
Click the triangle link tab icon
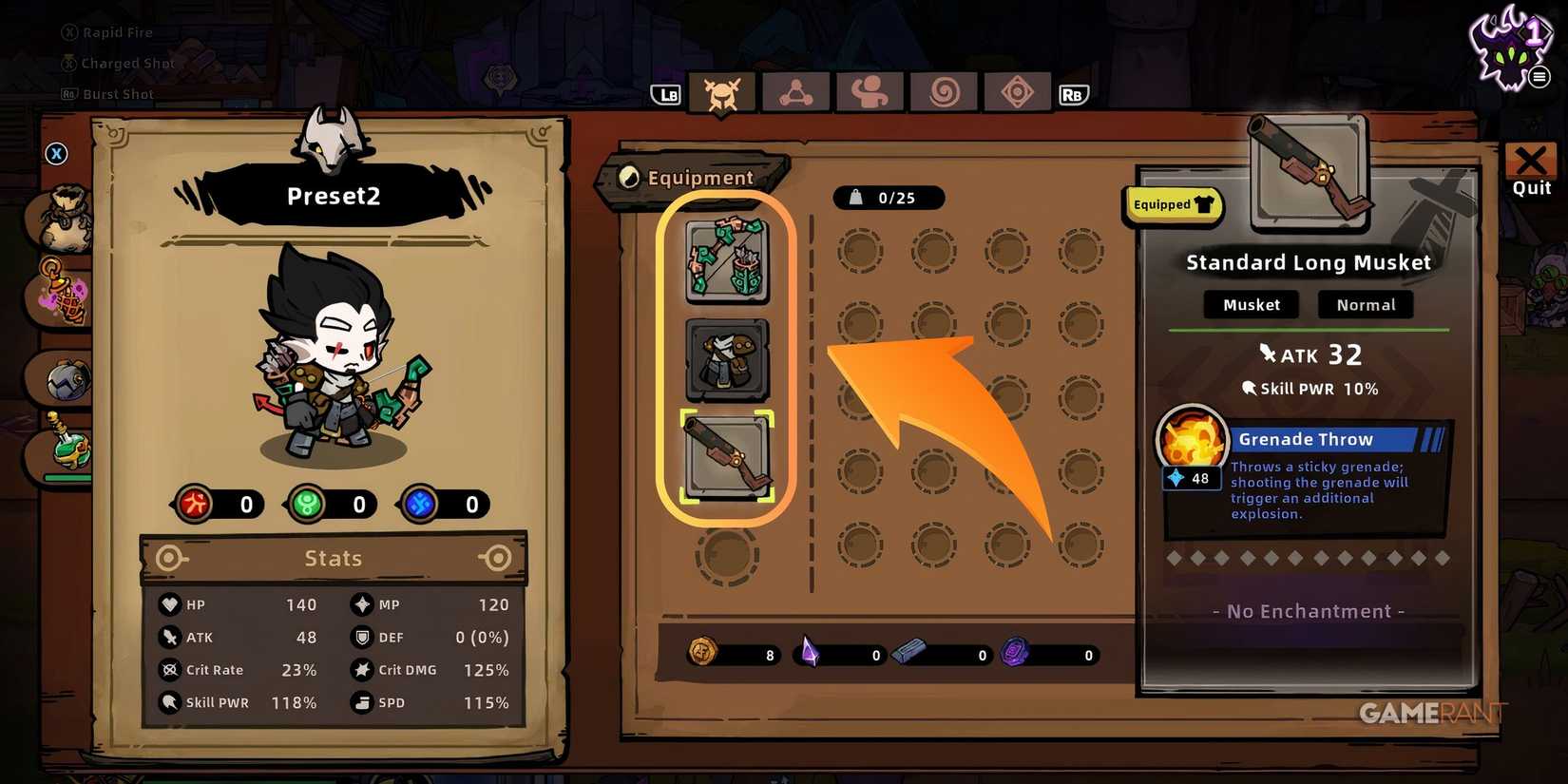coord(795,92)
